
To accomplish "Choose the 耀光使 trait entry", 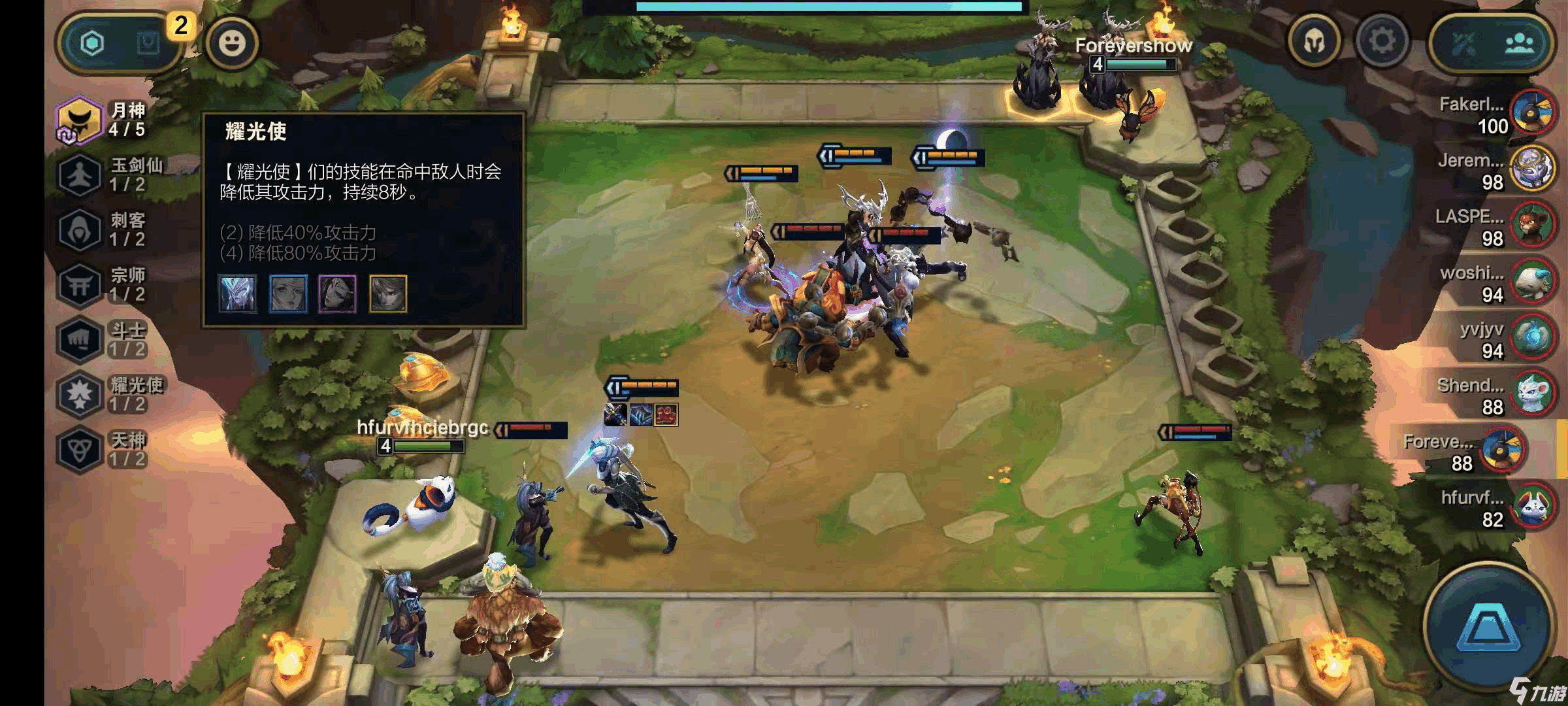I will (108, 394).
